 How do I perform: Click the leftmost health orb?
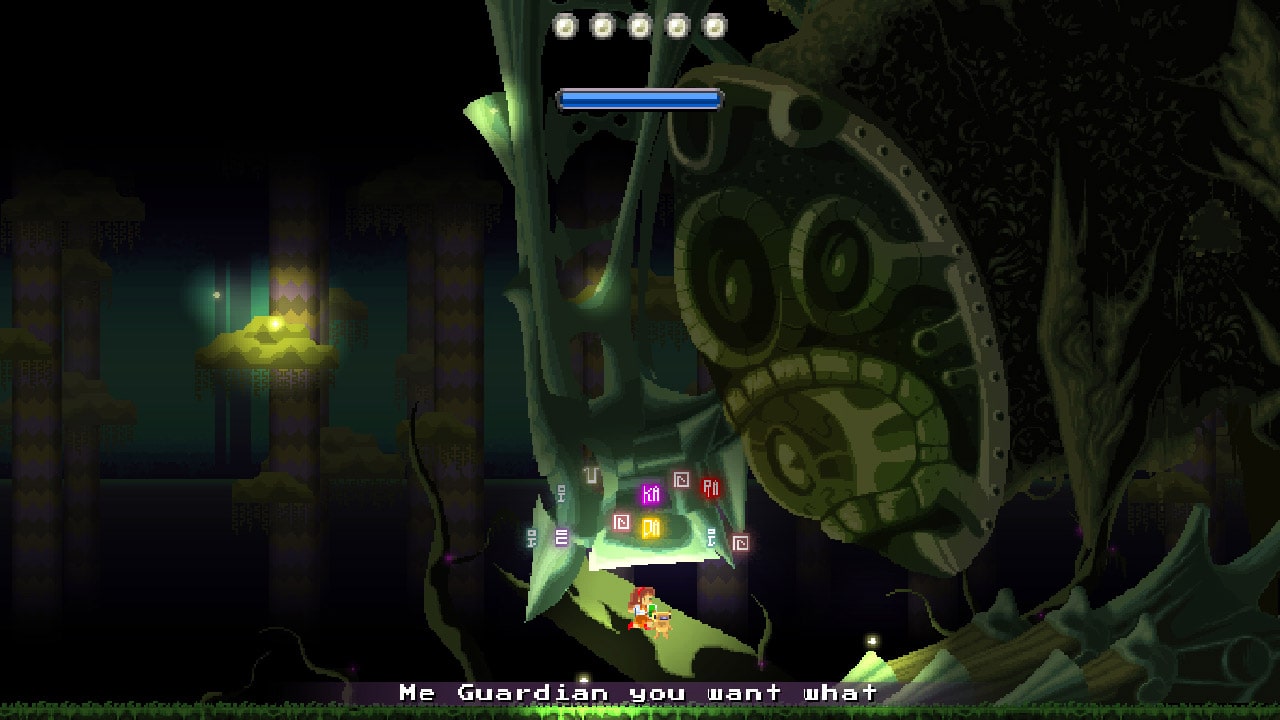pos(565,26)
